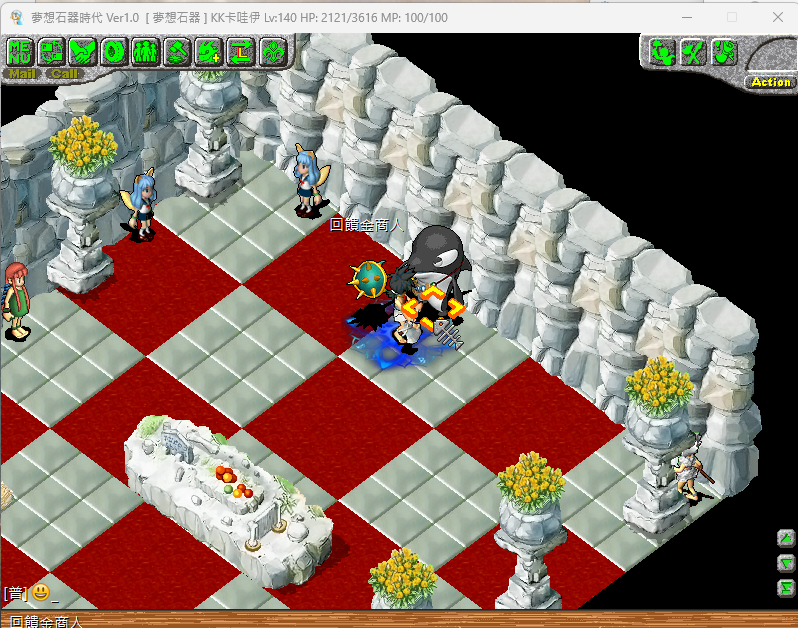Click the chat scroll up arrow button
The width and height of the screenshot is (798, 628).
(x=786, y=538)
